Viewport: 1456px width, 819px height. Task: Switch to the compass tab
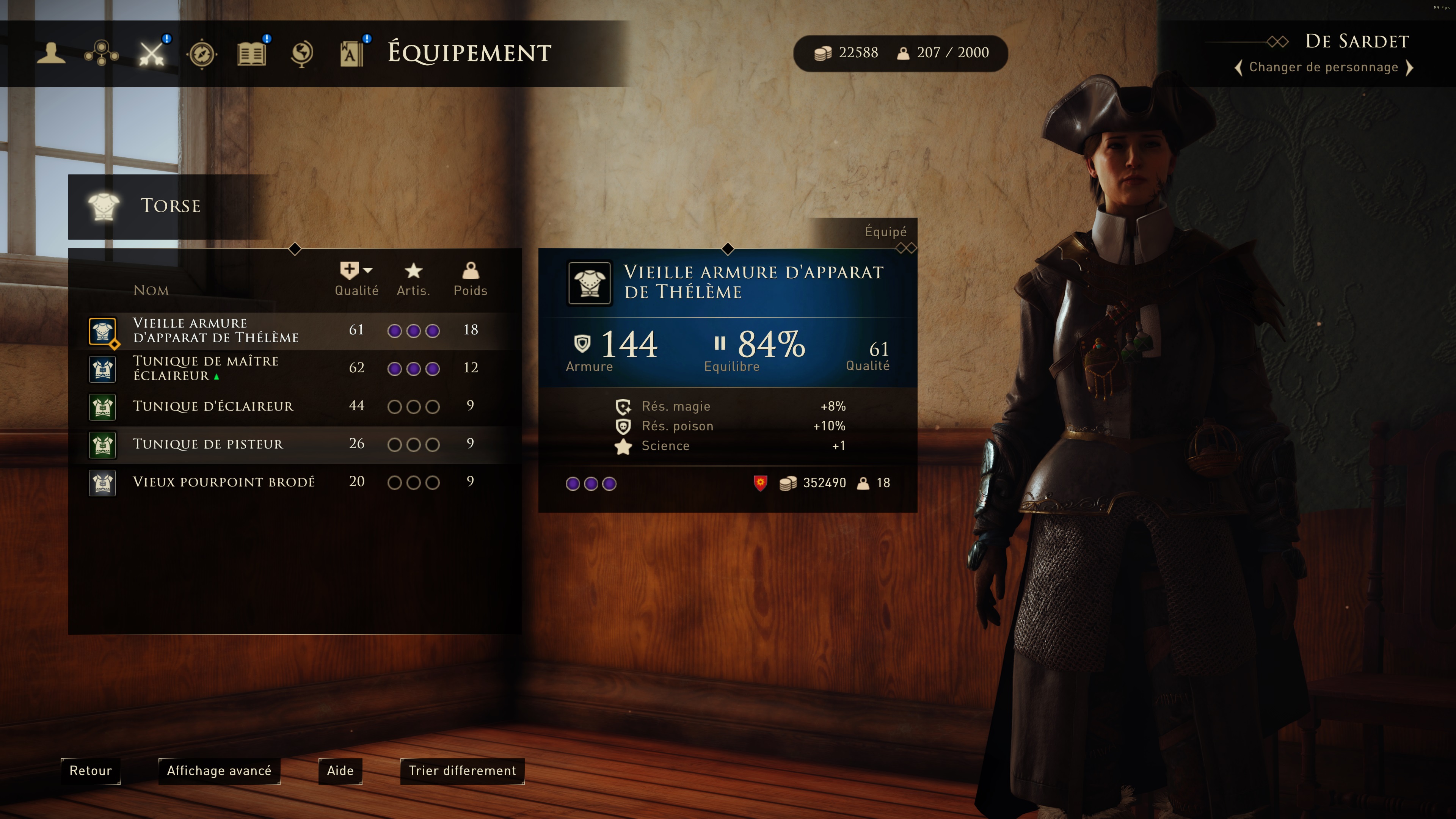(x=202, y=54)
